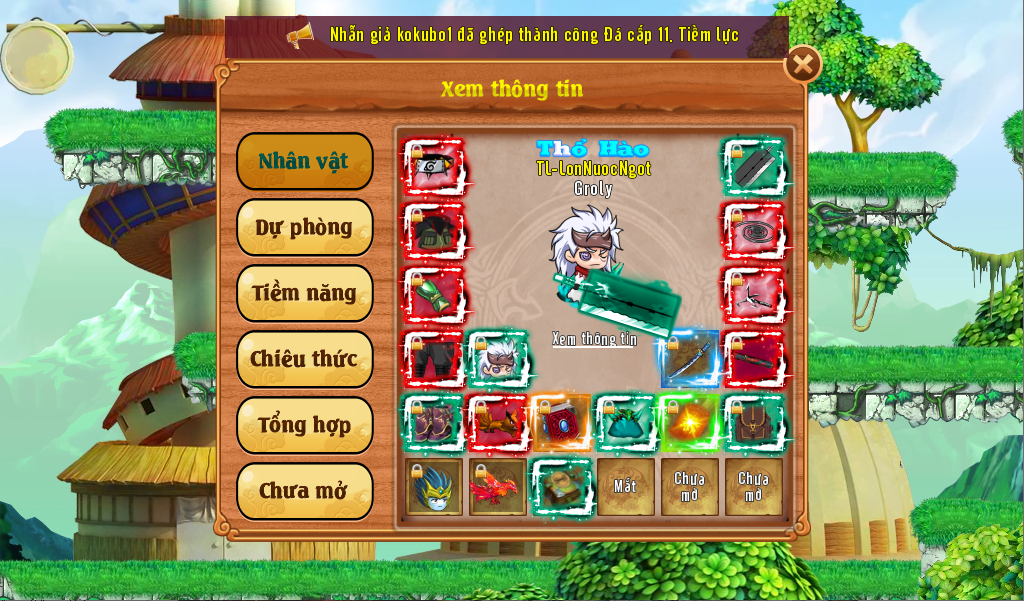Click the Chưa mở side tab

pyautogui.click(x=304, y=491)
